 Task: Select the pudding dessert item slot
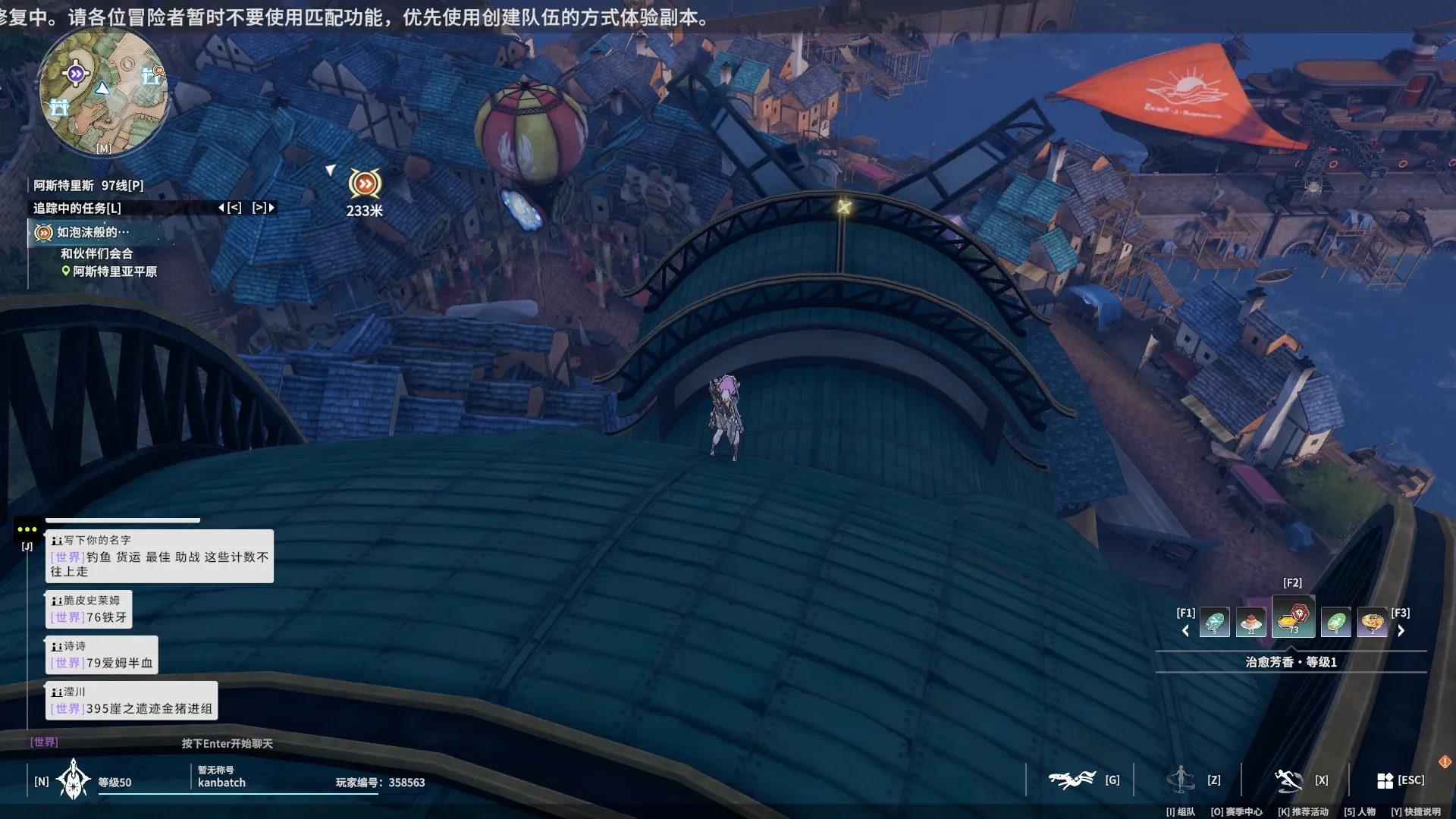pos(1251,623)
